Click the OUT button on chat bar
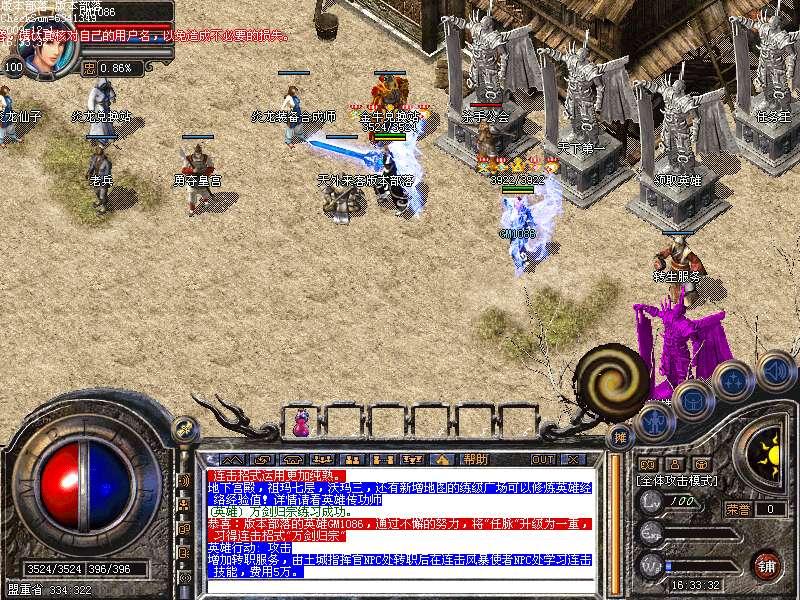The image size is (800, 600). pyautogui.click(x=542, y=459)
